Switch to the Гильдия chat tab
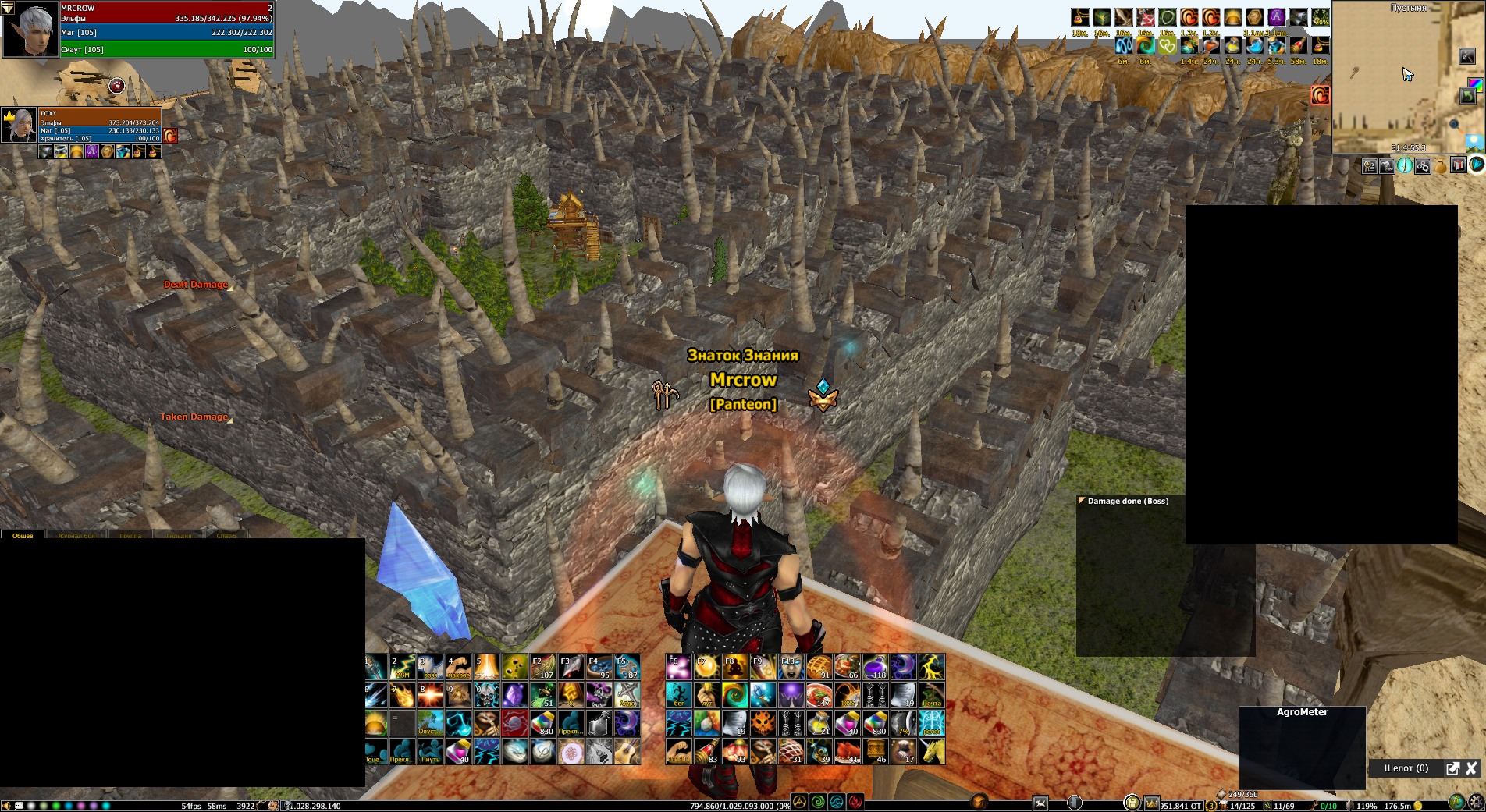Screen dimensions: 1486x812 pyautogui.click(x=179, y=535)
